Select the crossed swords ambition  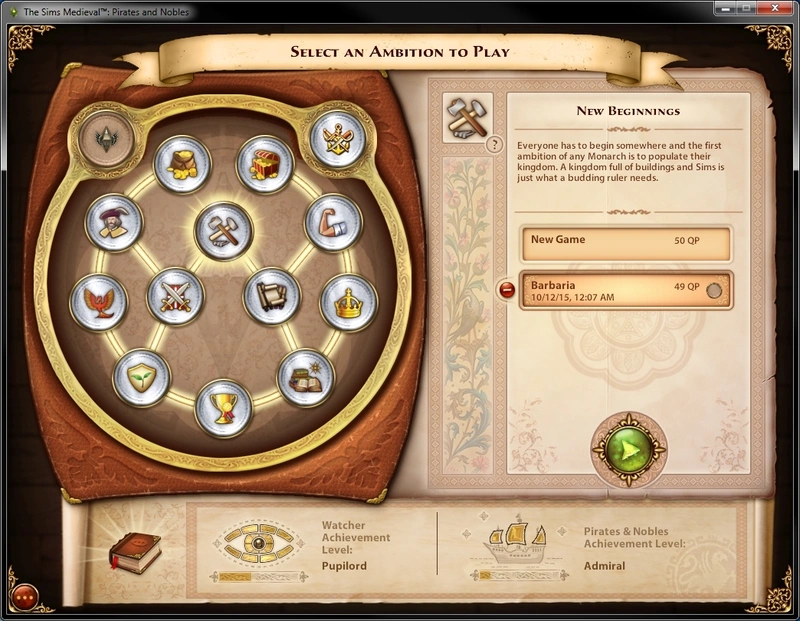176,296
